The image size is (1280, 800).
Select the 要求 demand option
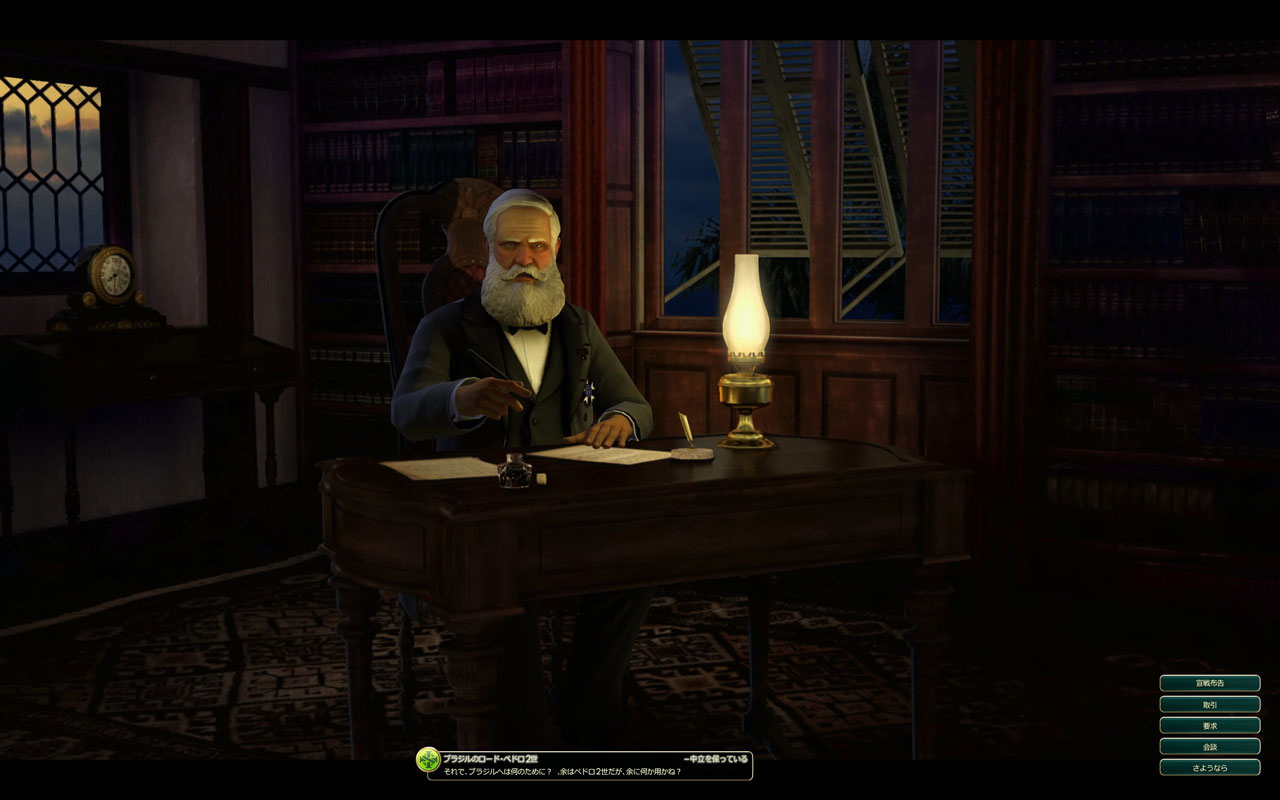(x=1209, y=725)
